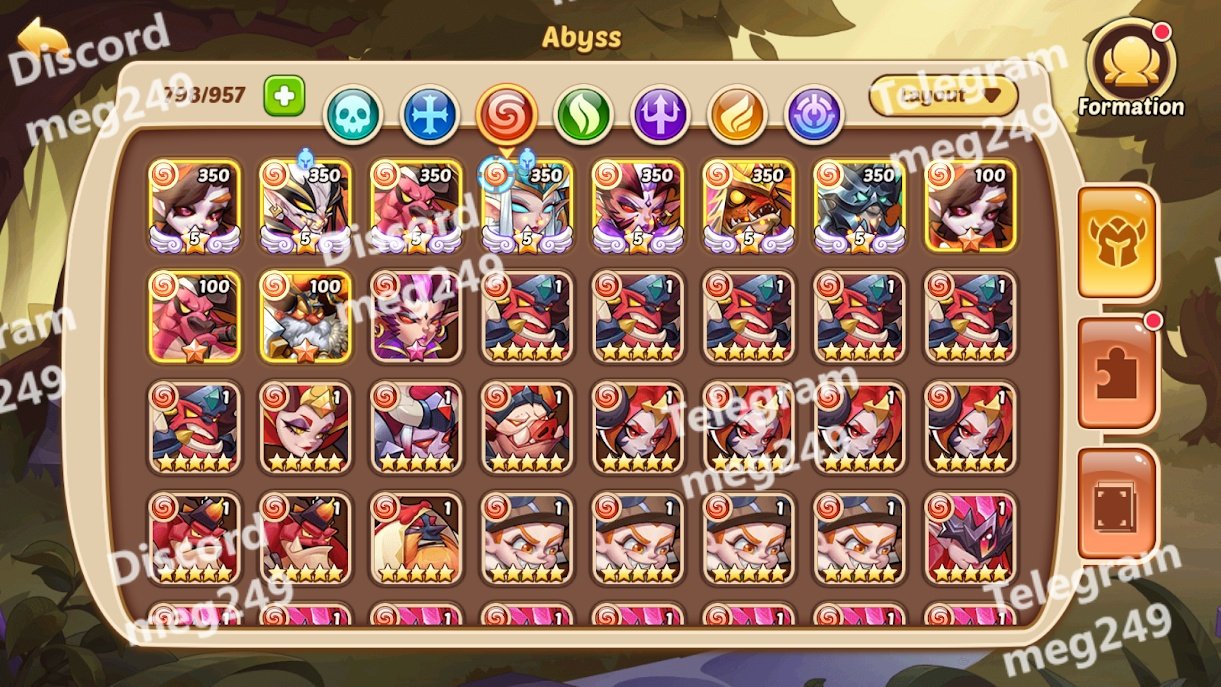Filter heroes by blue Fortress faction

tap(430, 114)
